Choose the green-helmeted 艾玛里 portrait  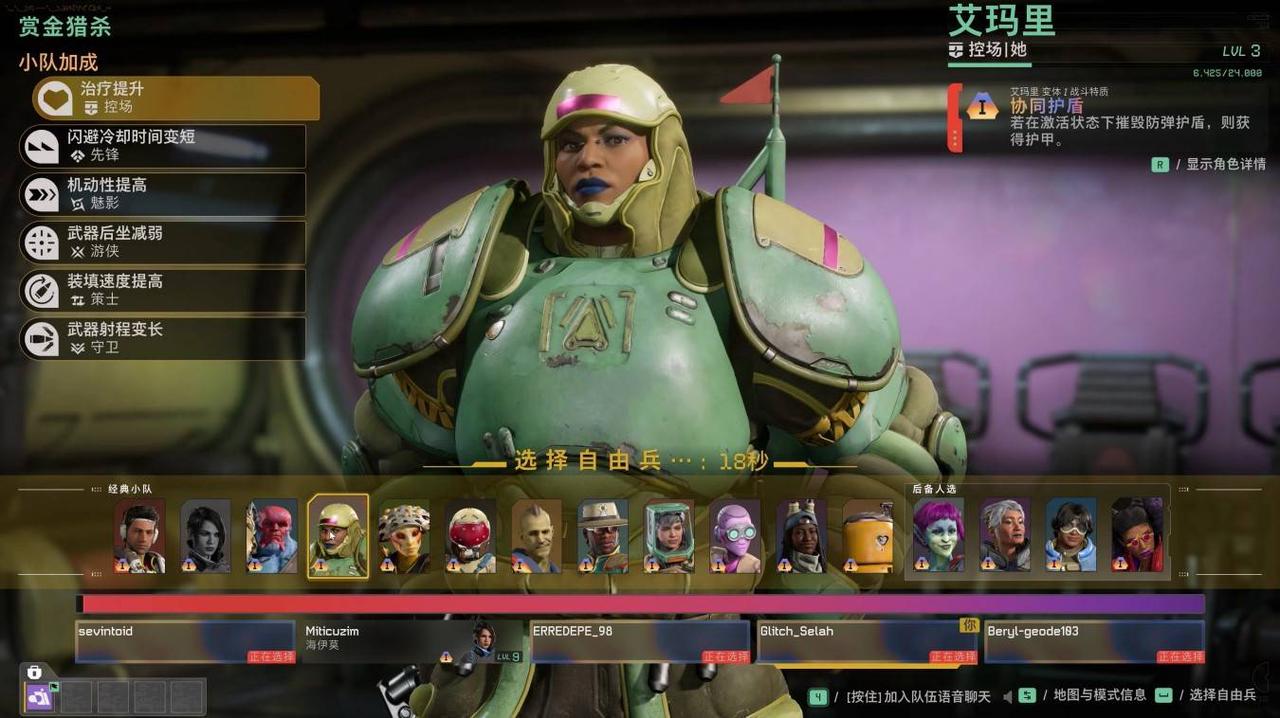click(338, 536)
